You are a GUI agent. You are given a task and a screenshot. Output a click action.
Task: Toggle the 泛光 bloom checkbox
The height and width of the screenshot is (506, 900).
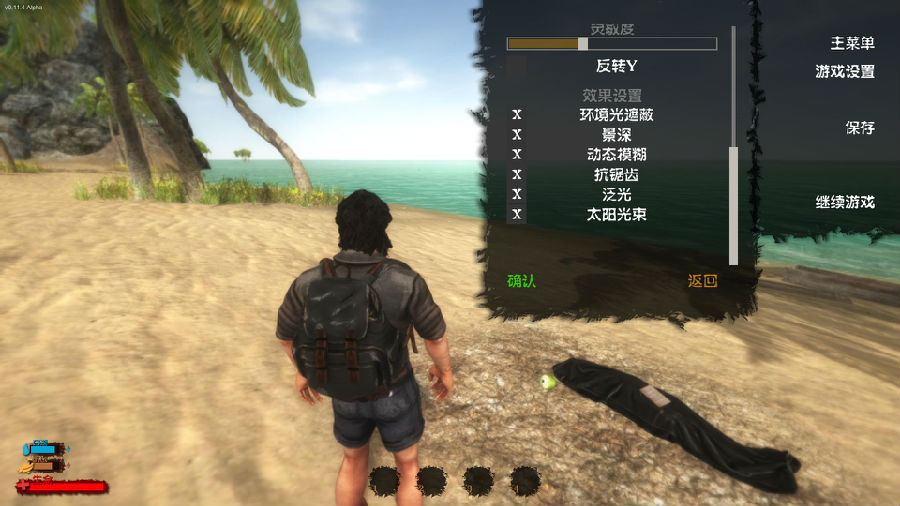517,194
